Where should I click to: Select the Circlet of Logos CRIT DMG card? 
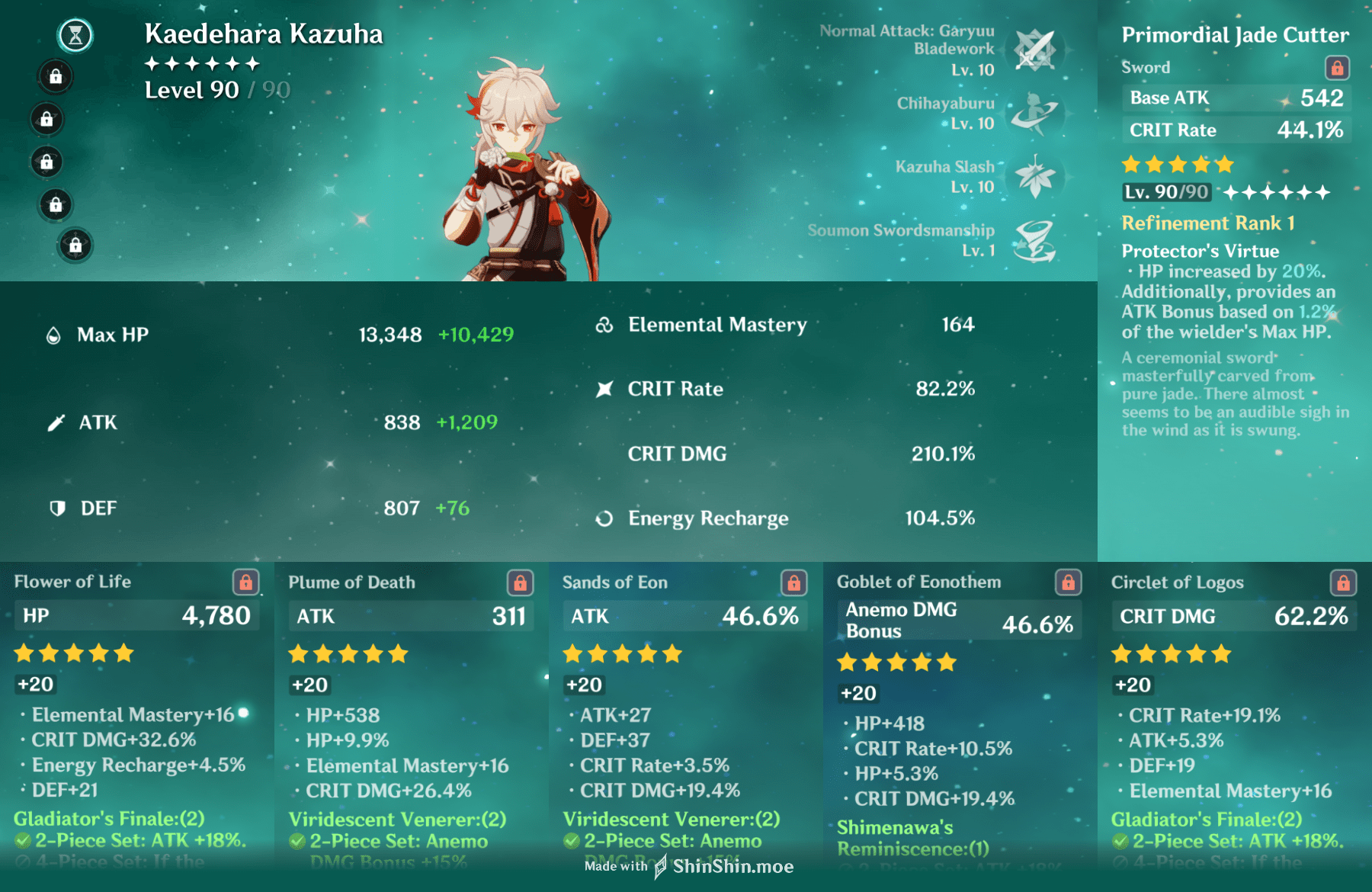(x=1234, y=717)
